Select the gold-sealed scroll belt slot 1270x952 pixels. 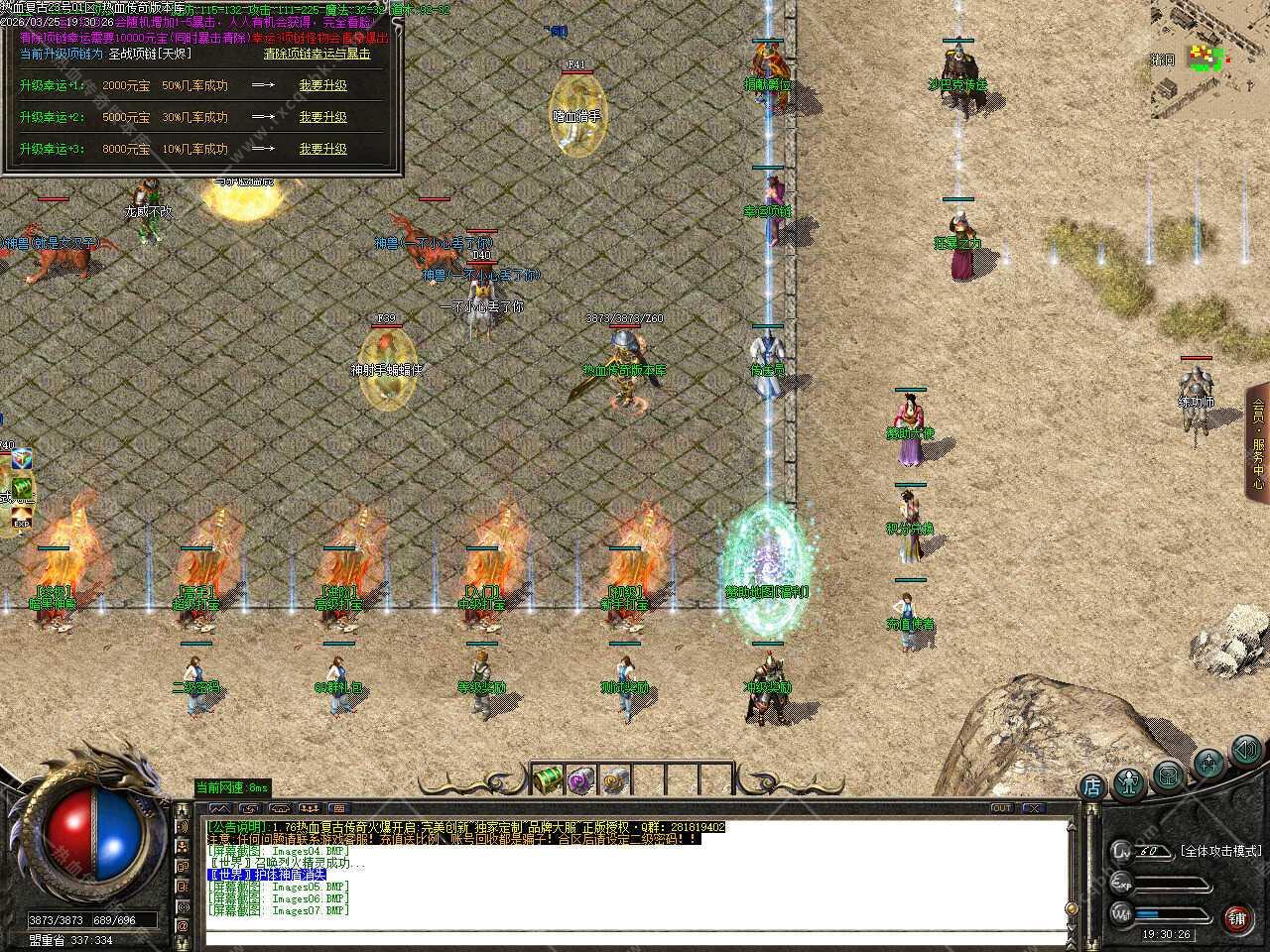pyautogui.click(x=615, y=779)
